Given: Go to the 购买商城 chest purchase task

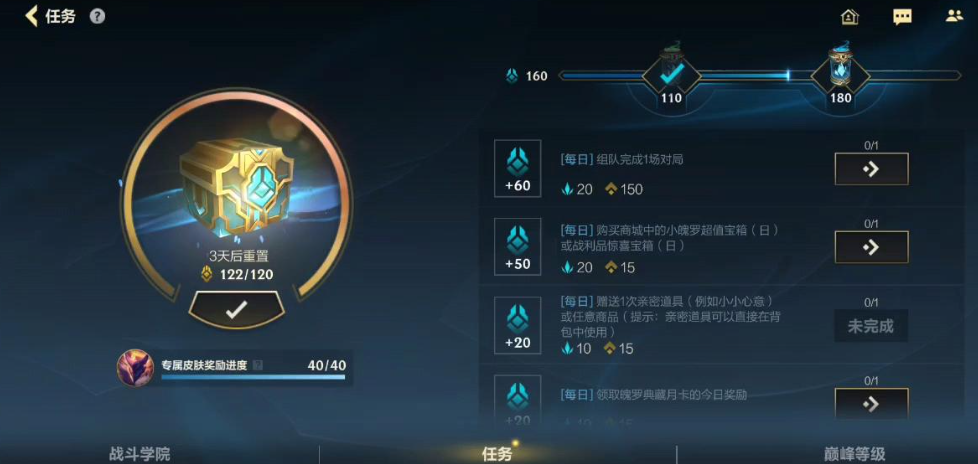Looking at the screenshot, I should click(x=871, y=246).
